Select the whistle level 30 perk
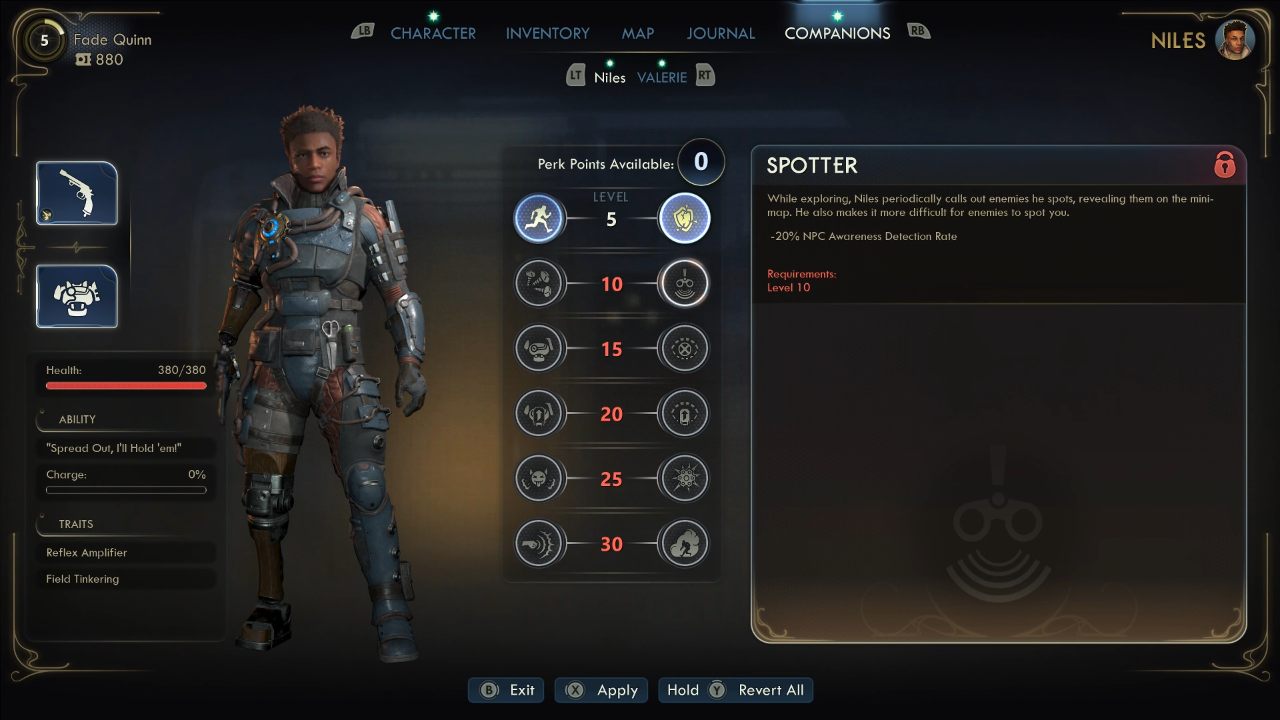The height and width of the screenshot is (720, 1280). [540, 544]
